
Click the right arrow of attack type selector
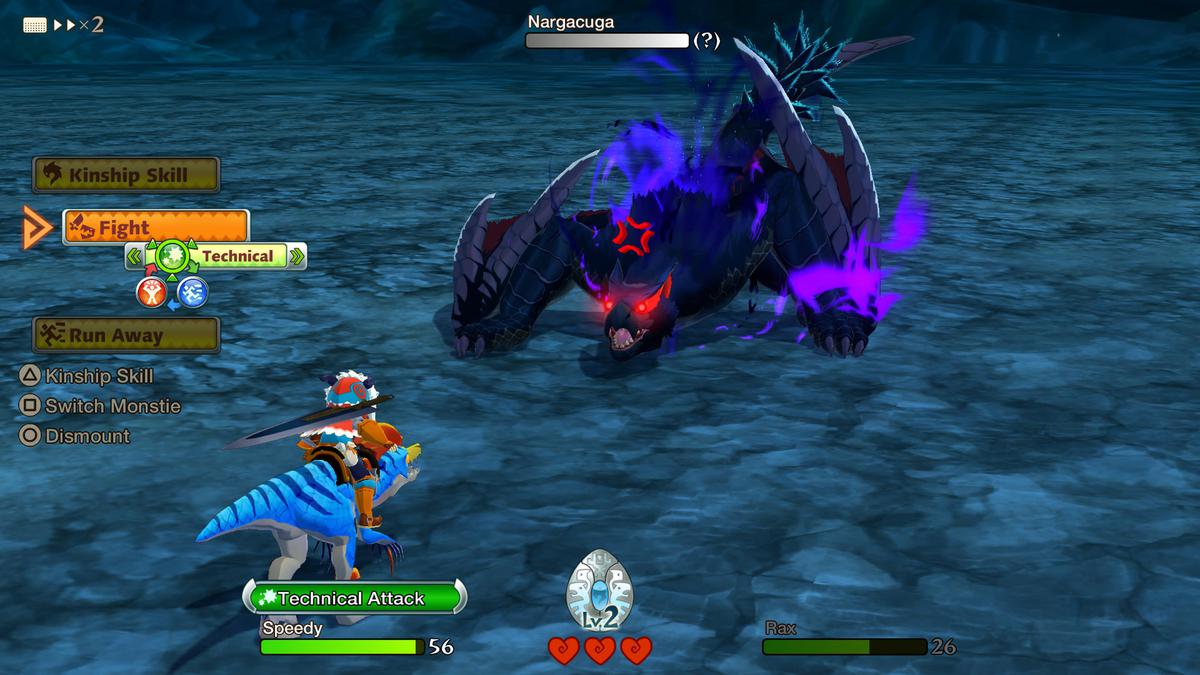(296, 257)
